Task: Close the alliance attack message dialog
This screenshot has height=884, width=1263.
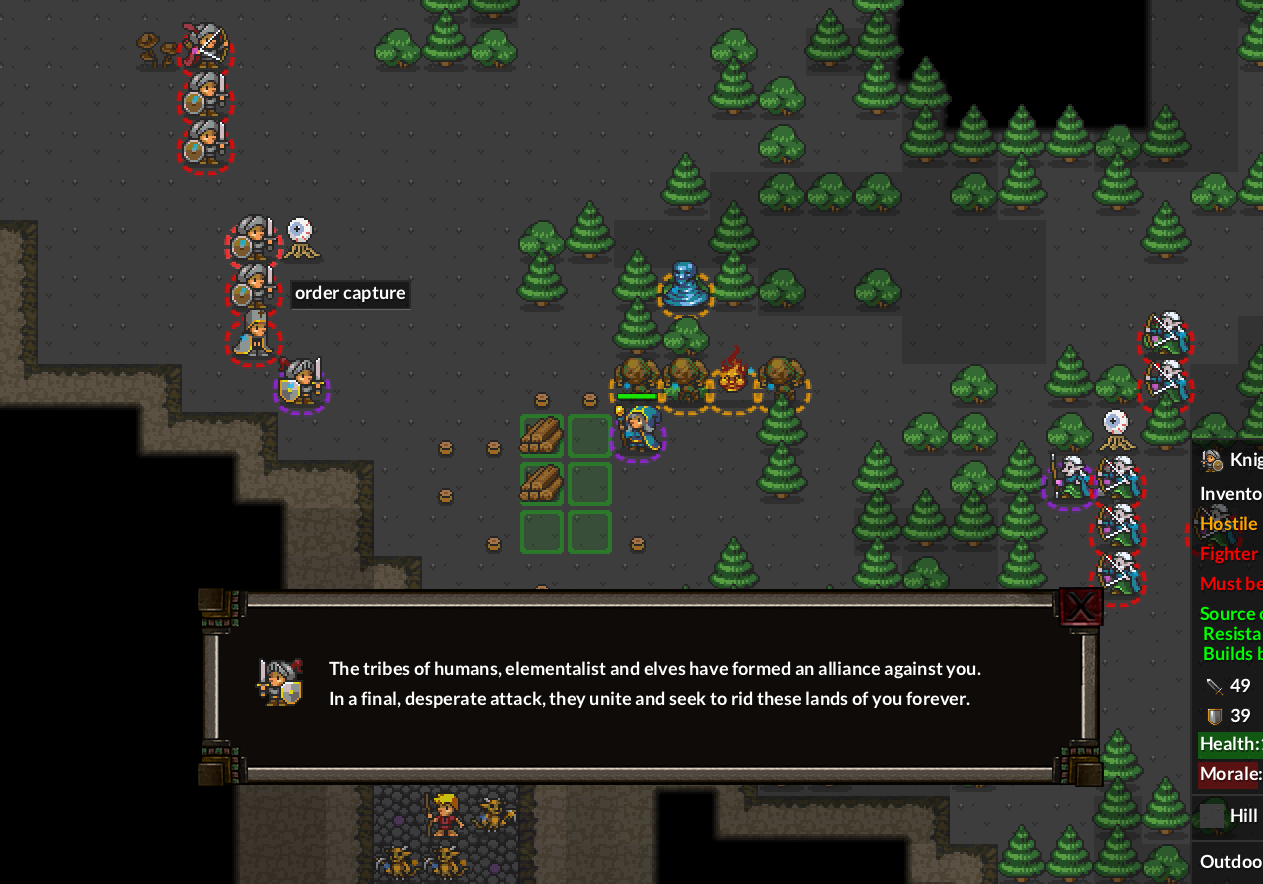Action: pos(1080,606)
